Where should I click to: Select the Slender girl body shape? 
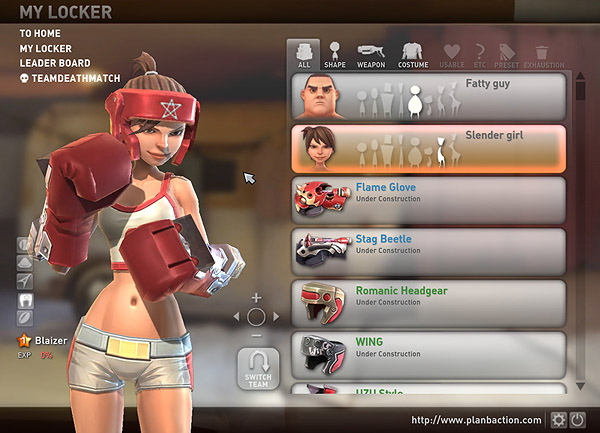[429, 148]
